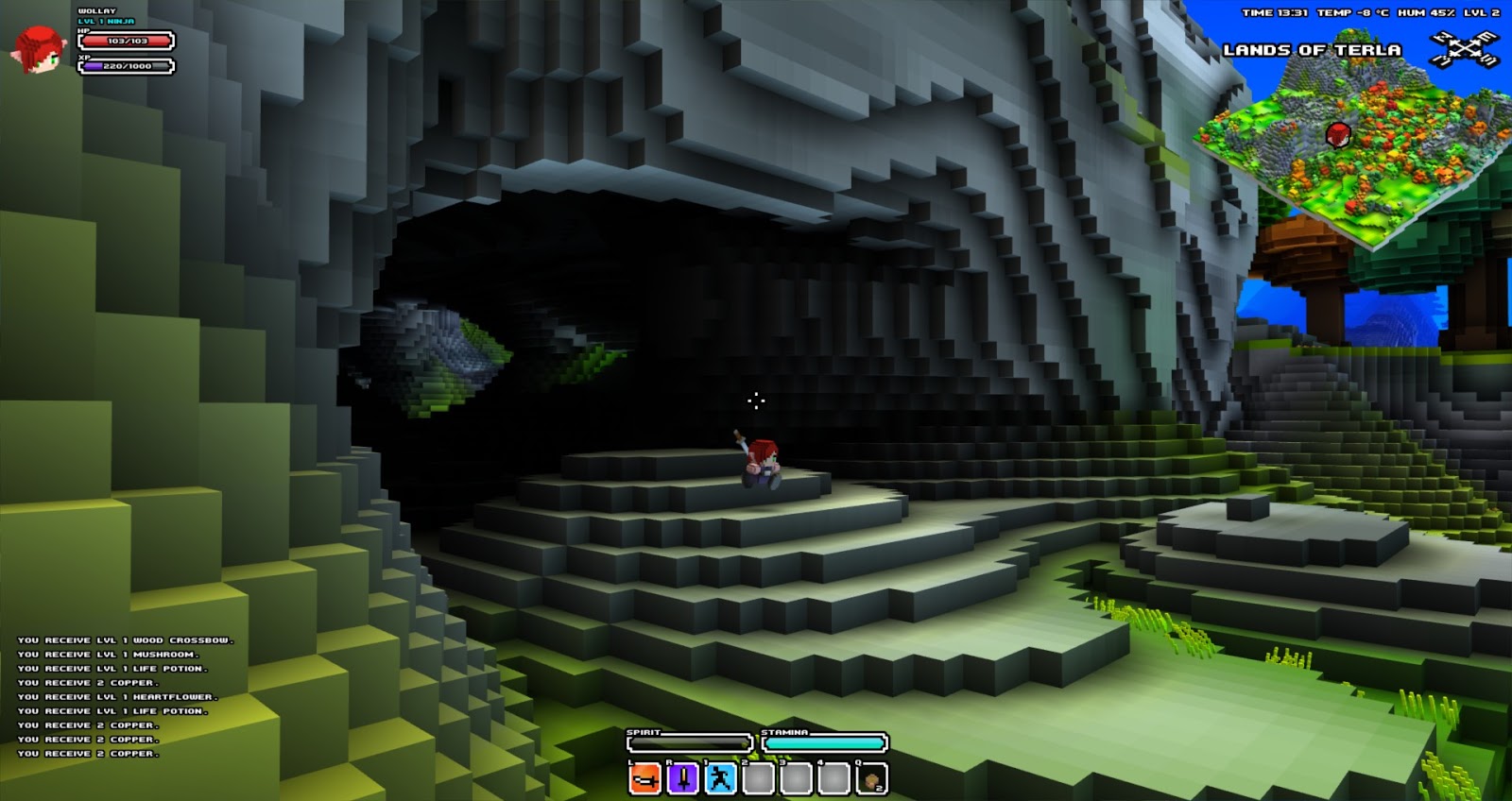Activate the blue ninja sprint skill in slot 1
The width and height of the screenshot is (1512, 801).
pos(720,779)
